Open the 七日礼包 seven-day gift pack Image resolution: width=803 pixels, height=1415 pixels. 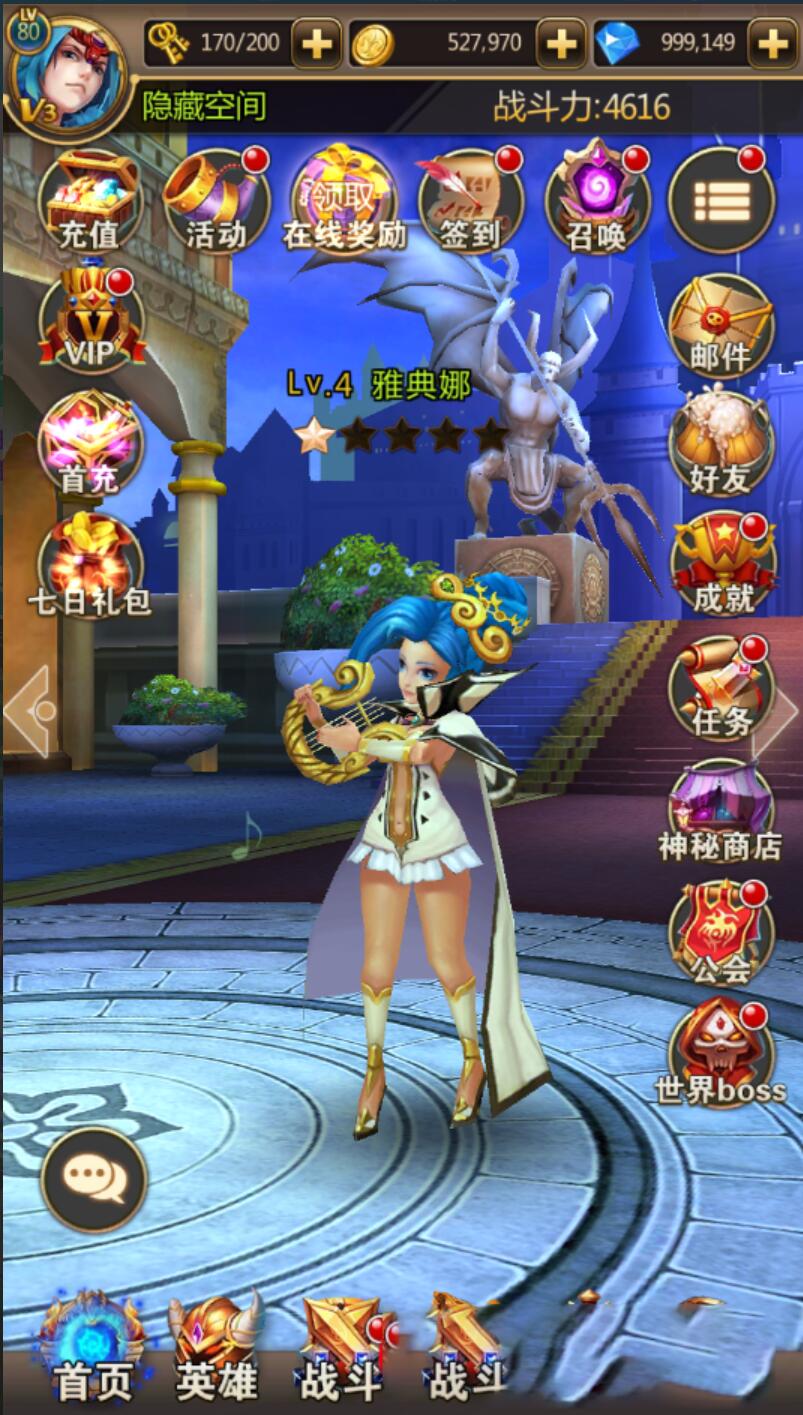click(x=90, y=567)
